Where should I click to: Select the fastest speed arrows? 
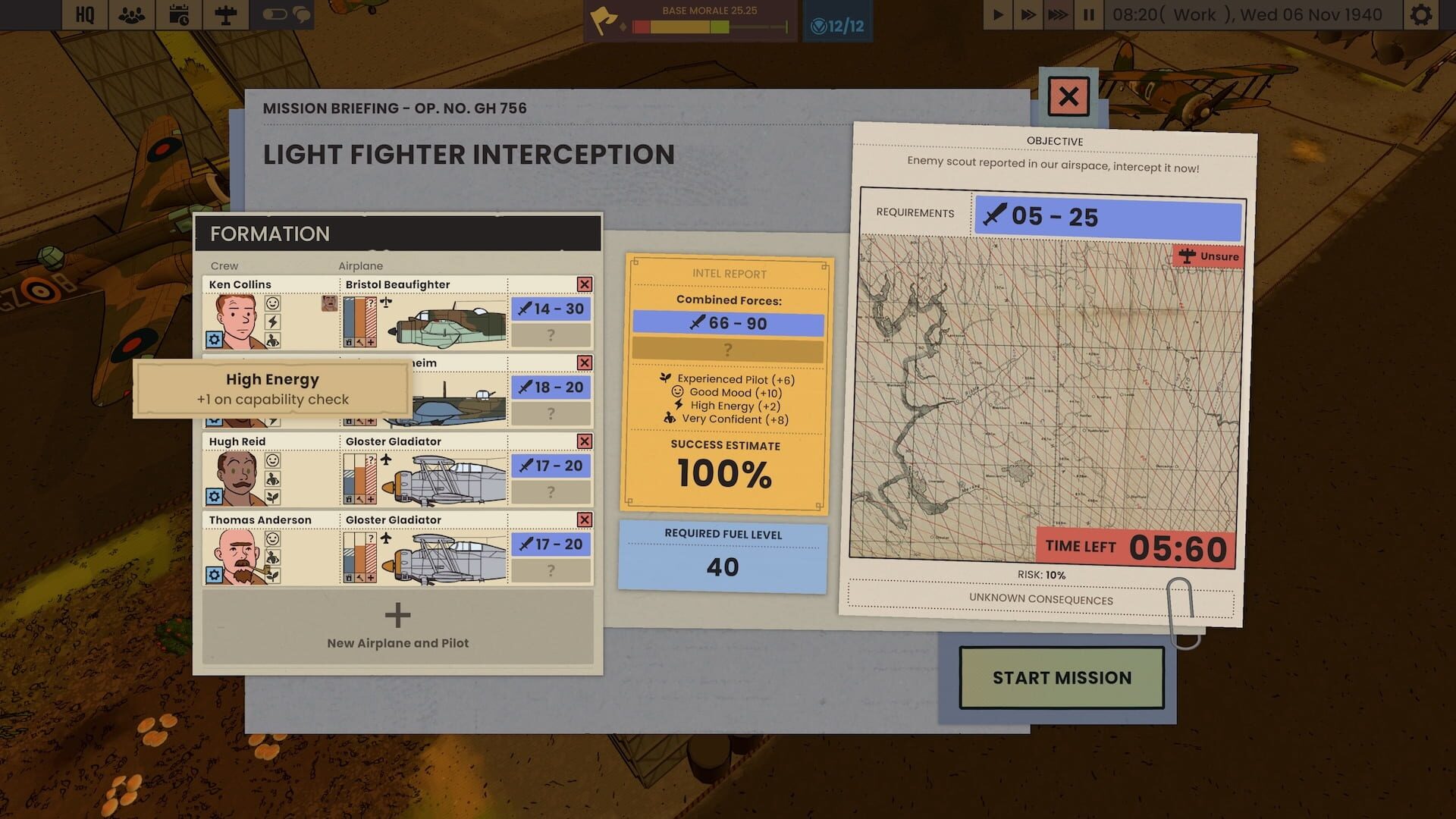pos(1057,13)
